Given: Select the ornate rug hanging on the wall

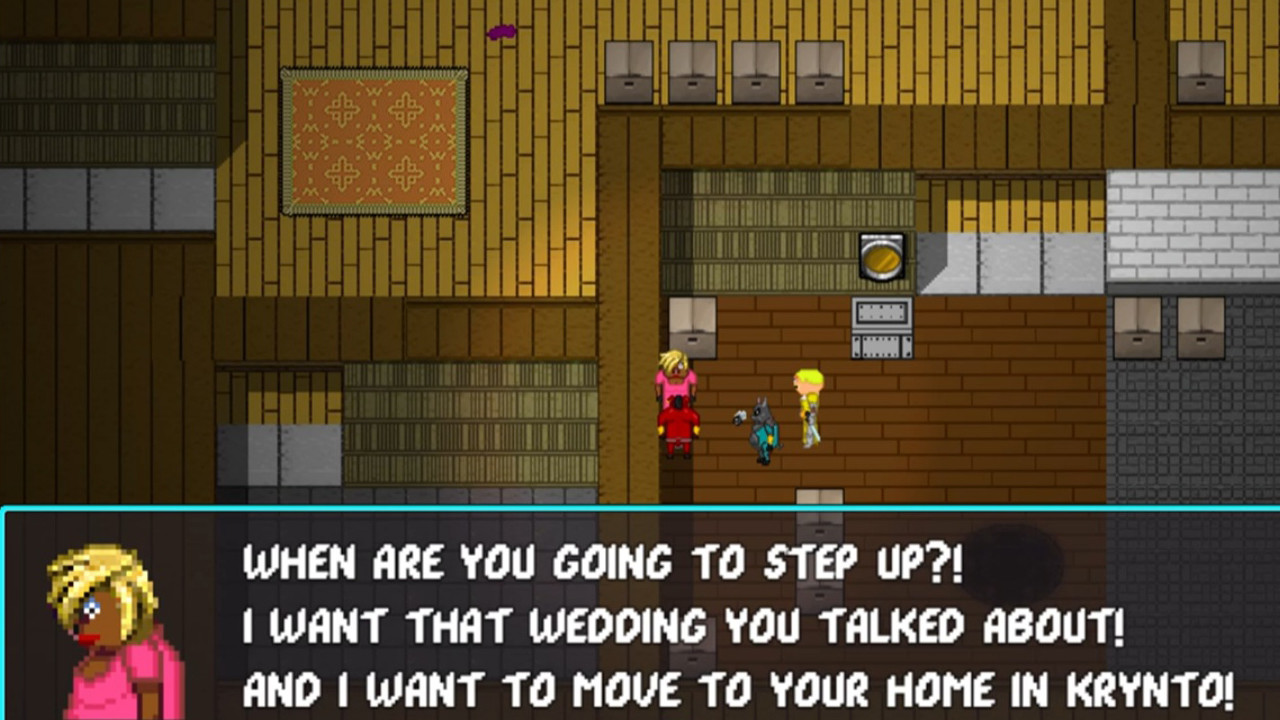Looking at the screenshot, I should [373, 142].
